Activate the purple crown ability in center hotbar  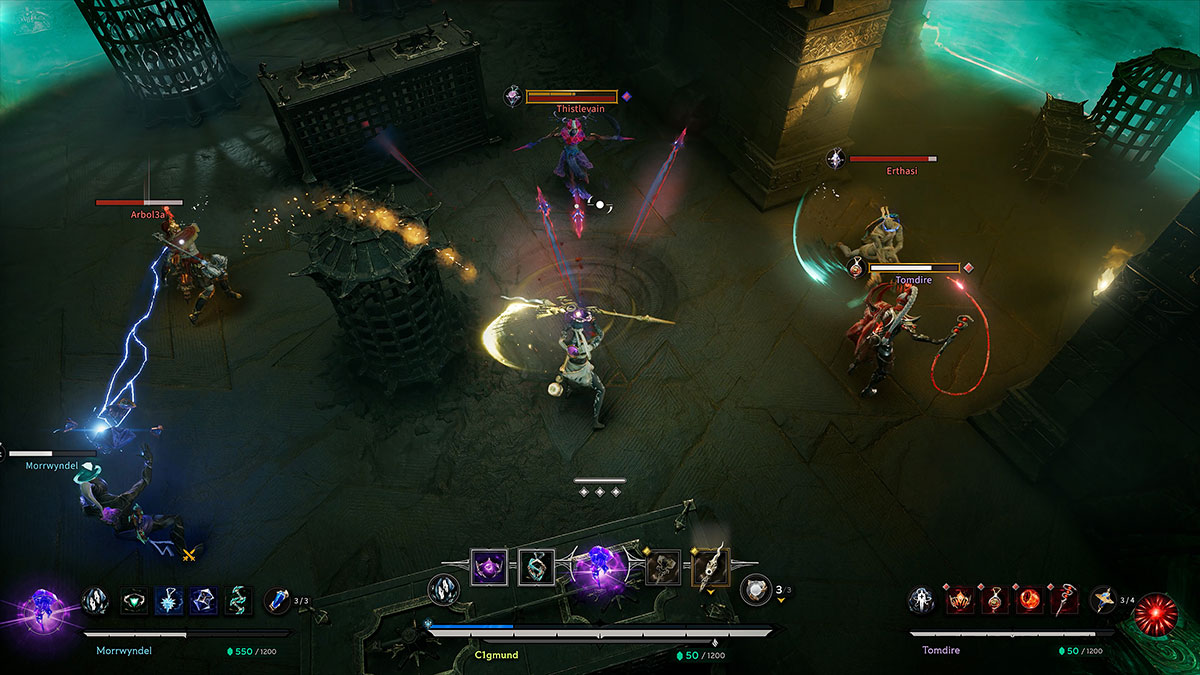(489, 568)
